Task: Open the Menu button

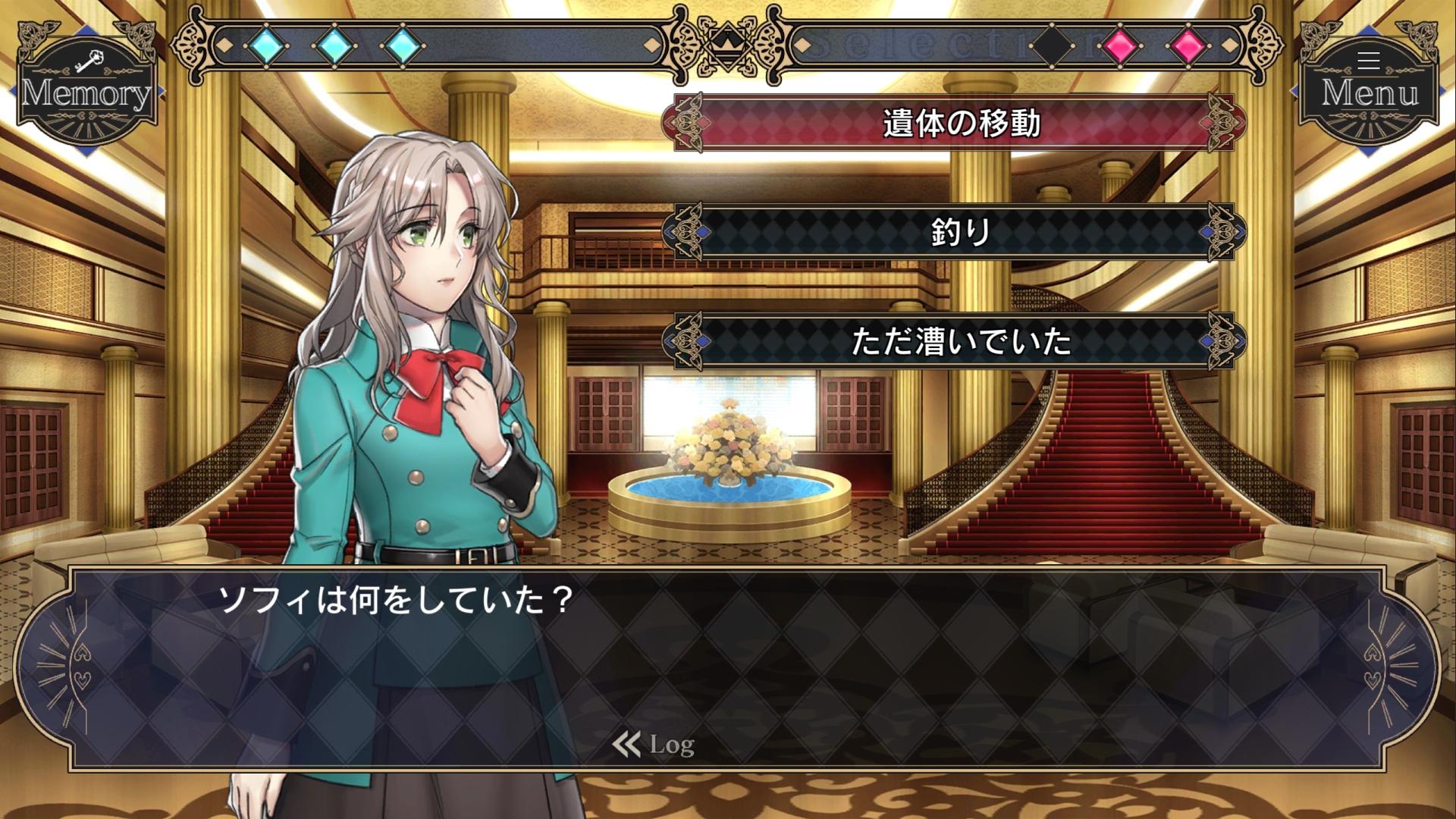Action: click(x=1369, y=85)
